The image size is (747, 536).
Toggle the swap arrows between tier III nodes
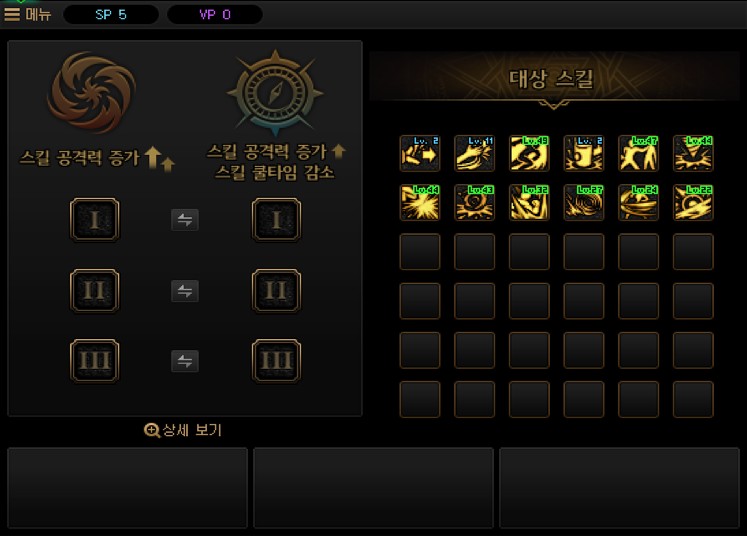tap(184, 361)
